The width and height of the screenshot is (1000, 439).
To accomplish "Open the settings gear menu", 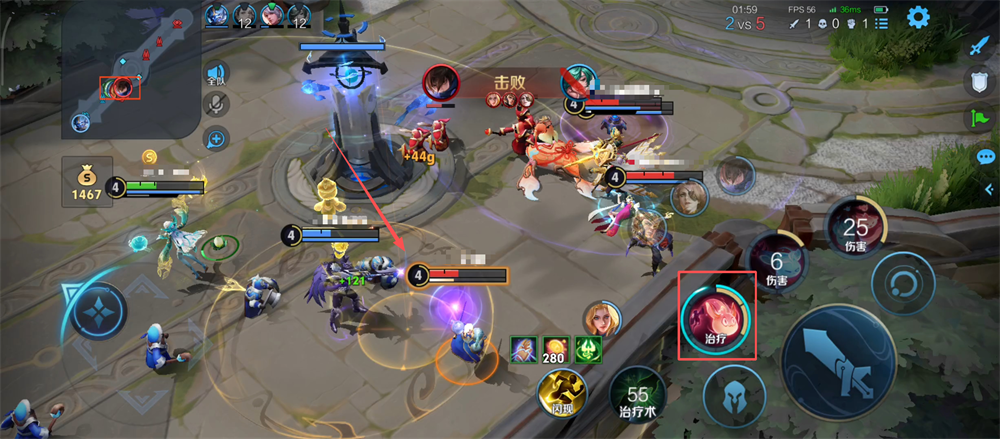I will 917,17.
